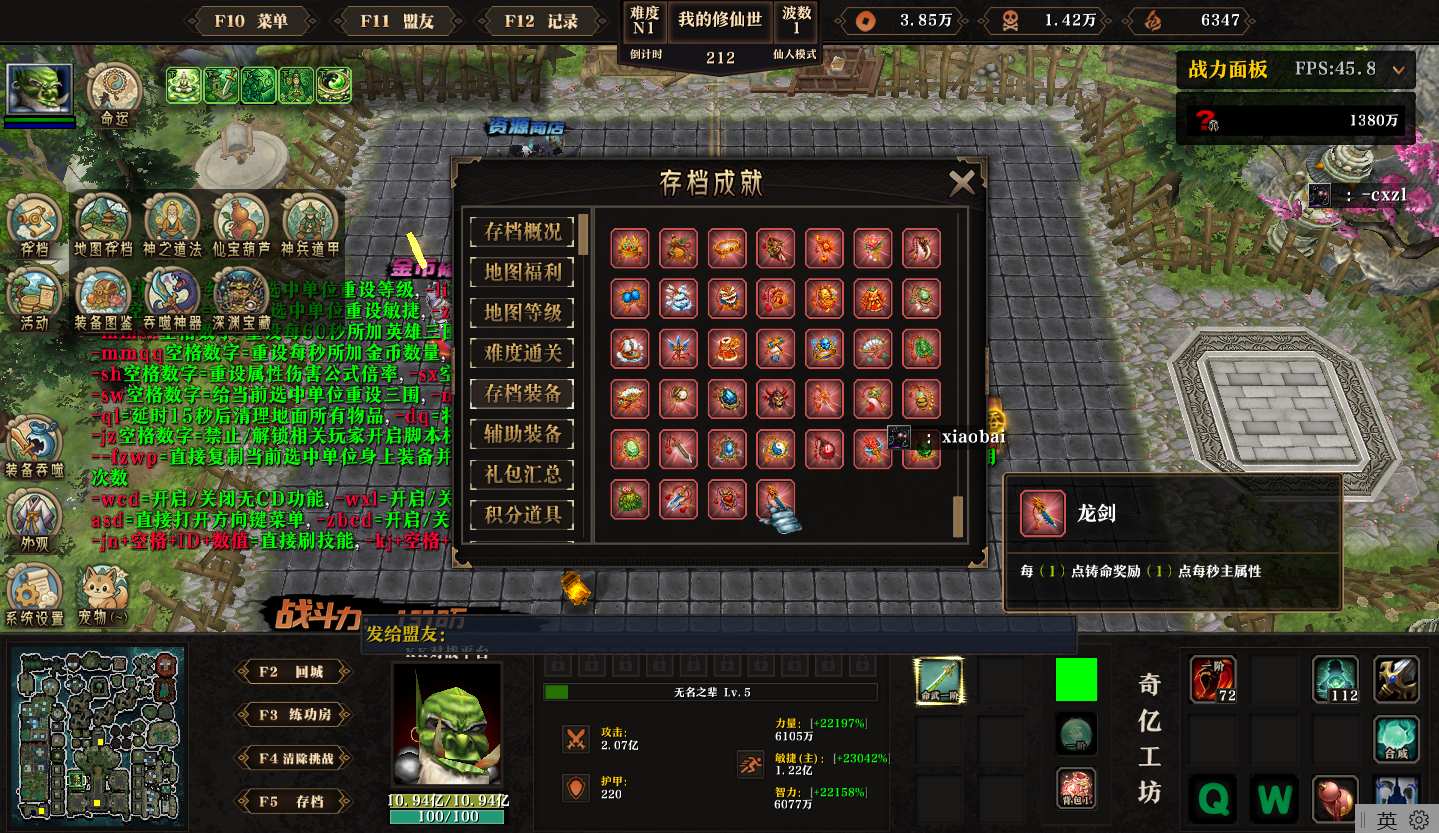The width and height of the screenshot is (1439, 833).
Task: Open the F11 盟友 allies menu
Action: pos(397,21)
